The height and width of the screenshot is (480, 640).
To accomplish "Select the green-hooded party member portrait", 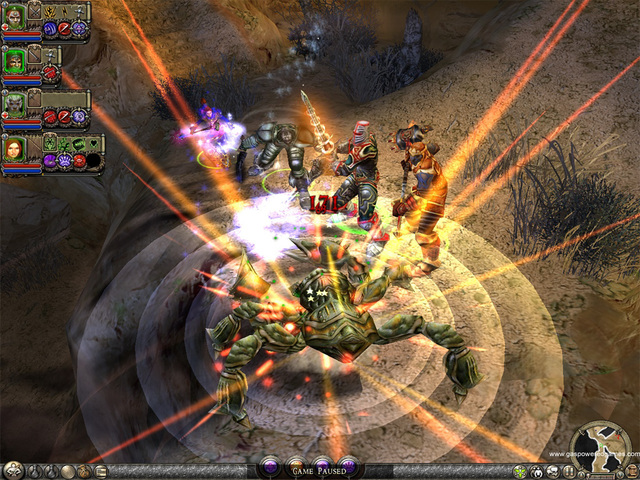I will click(15, 61).
